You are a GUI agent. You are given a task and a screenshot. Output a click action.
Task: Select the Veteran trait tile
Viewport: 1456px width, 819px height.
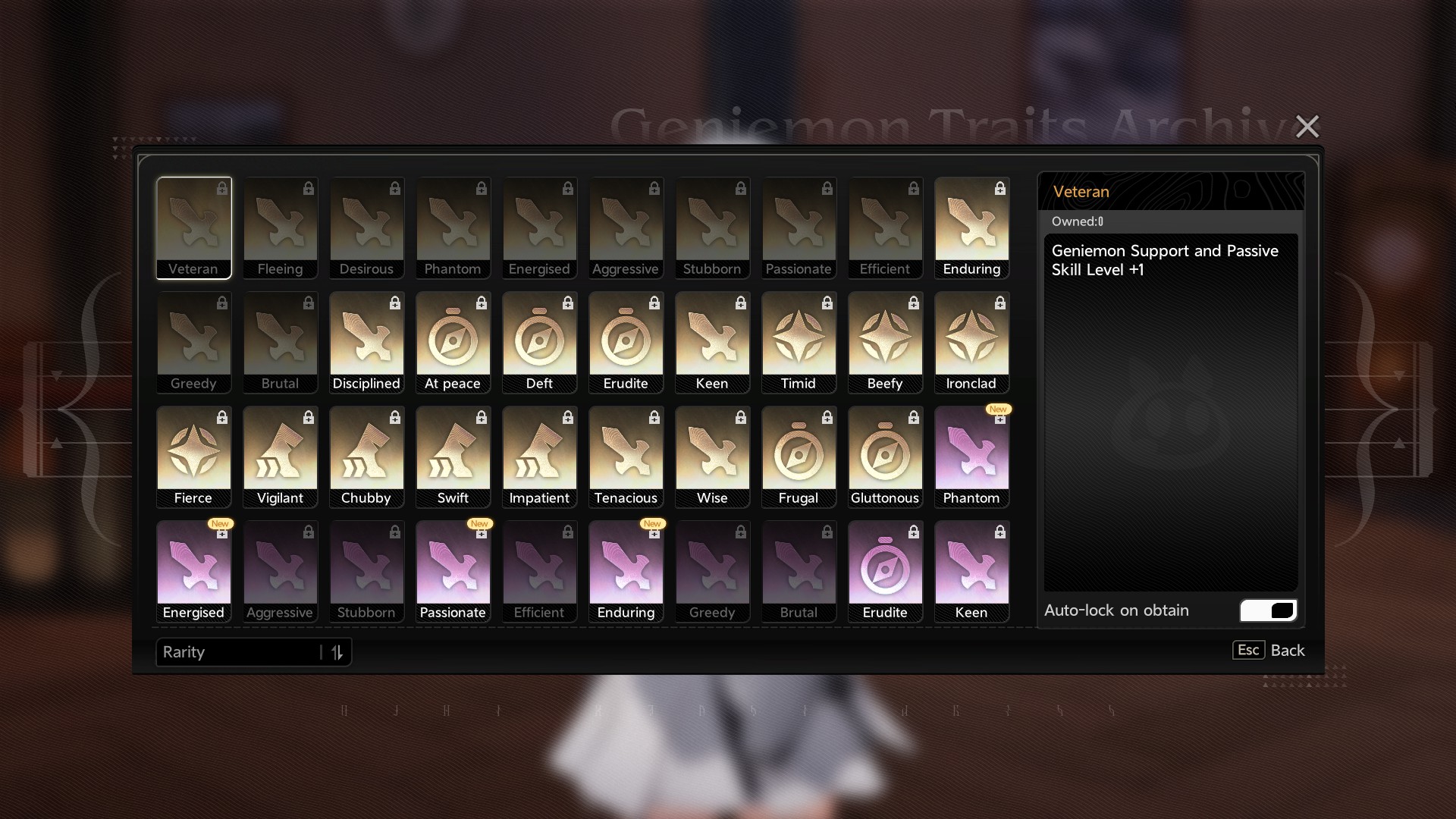click(194, 227)
